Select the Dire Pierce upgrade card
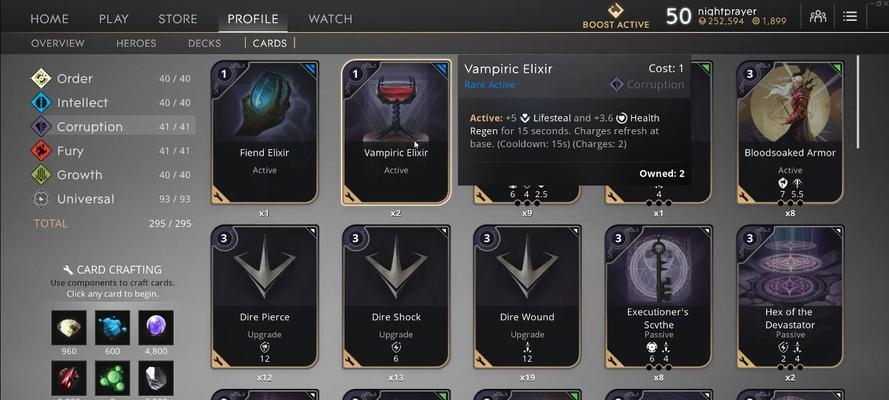Image resolution: width=889 pixels, height=400 pixels. 265,296
